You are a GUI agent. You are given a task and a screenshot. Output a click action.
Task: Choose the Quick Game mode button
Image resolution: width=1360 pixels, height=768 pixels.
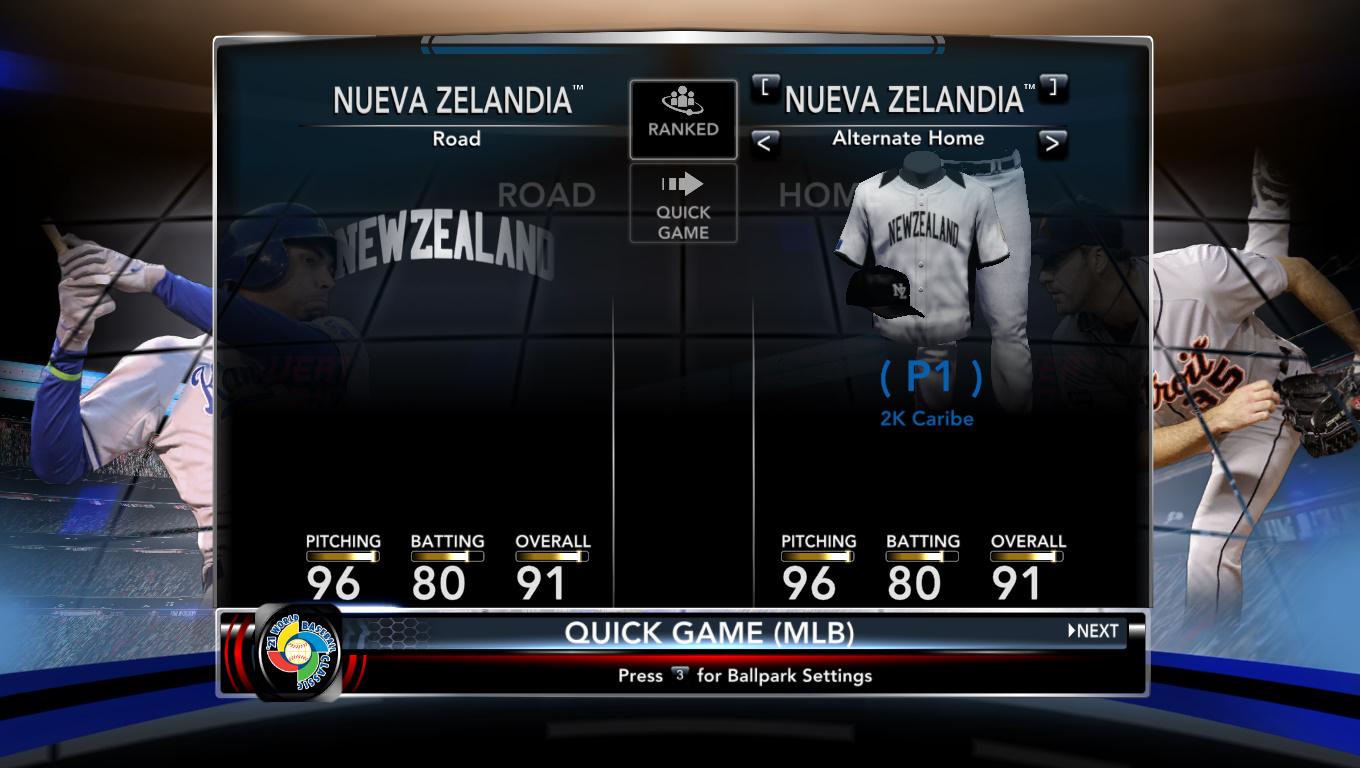683,204
